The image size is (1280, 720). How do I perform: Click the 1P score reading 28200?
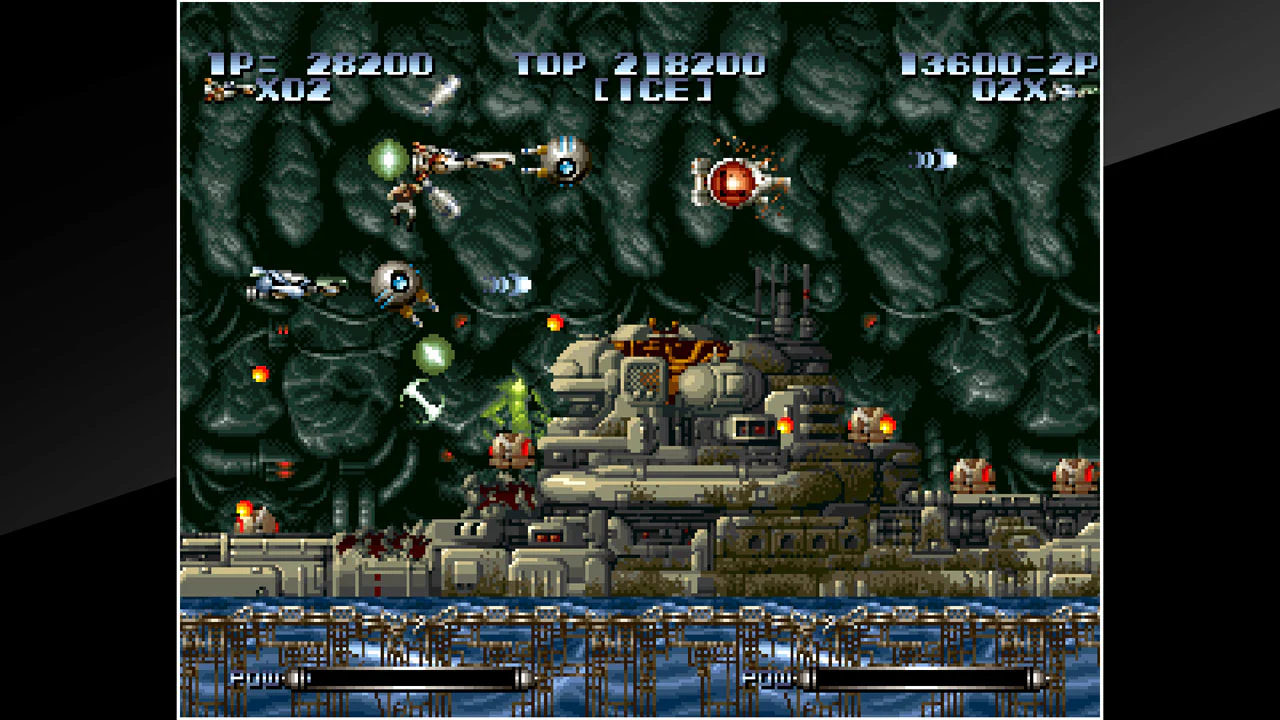tap(370, 63)
